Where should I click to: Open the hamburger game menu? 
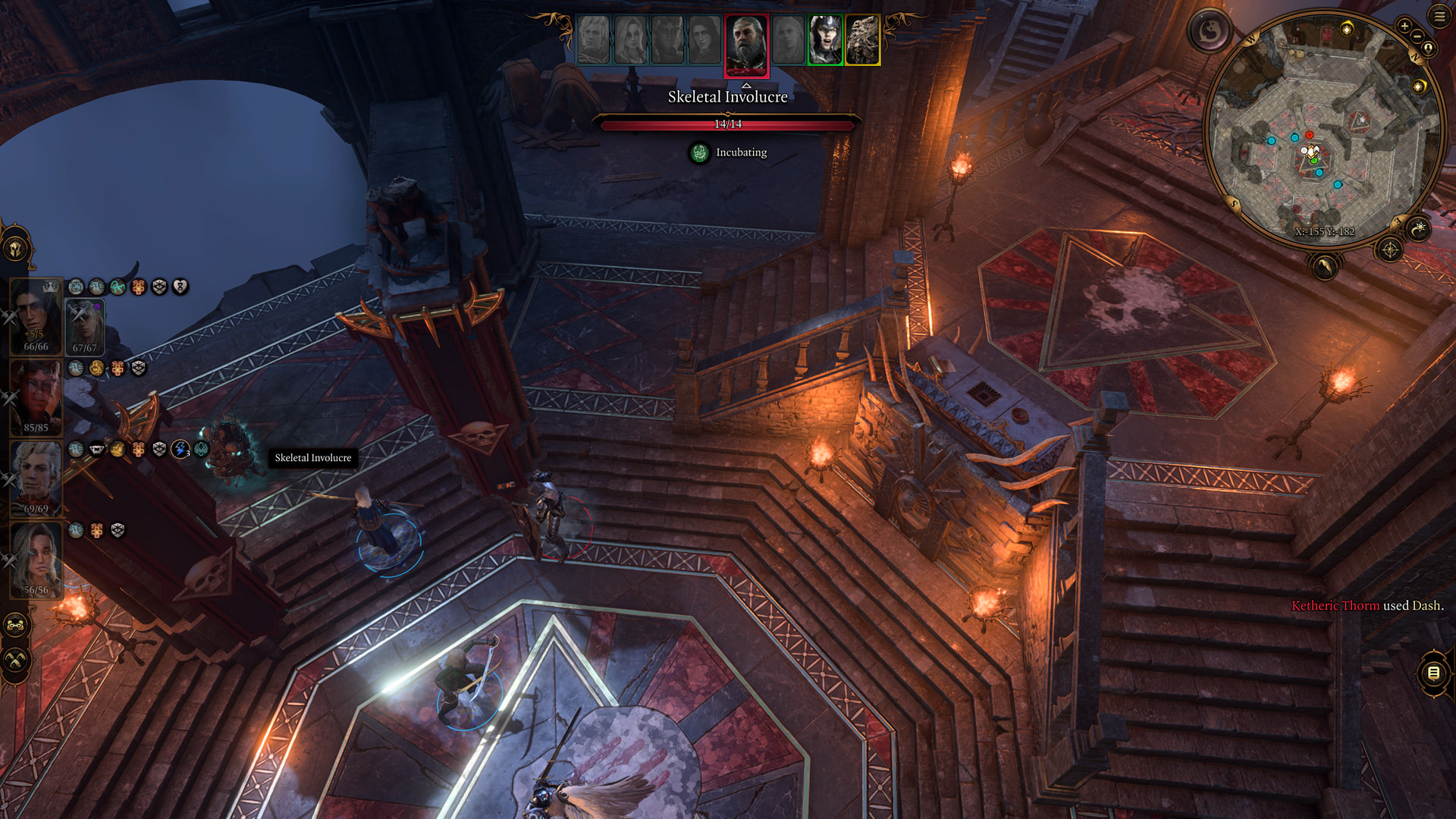1439,16
